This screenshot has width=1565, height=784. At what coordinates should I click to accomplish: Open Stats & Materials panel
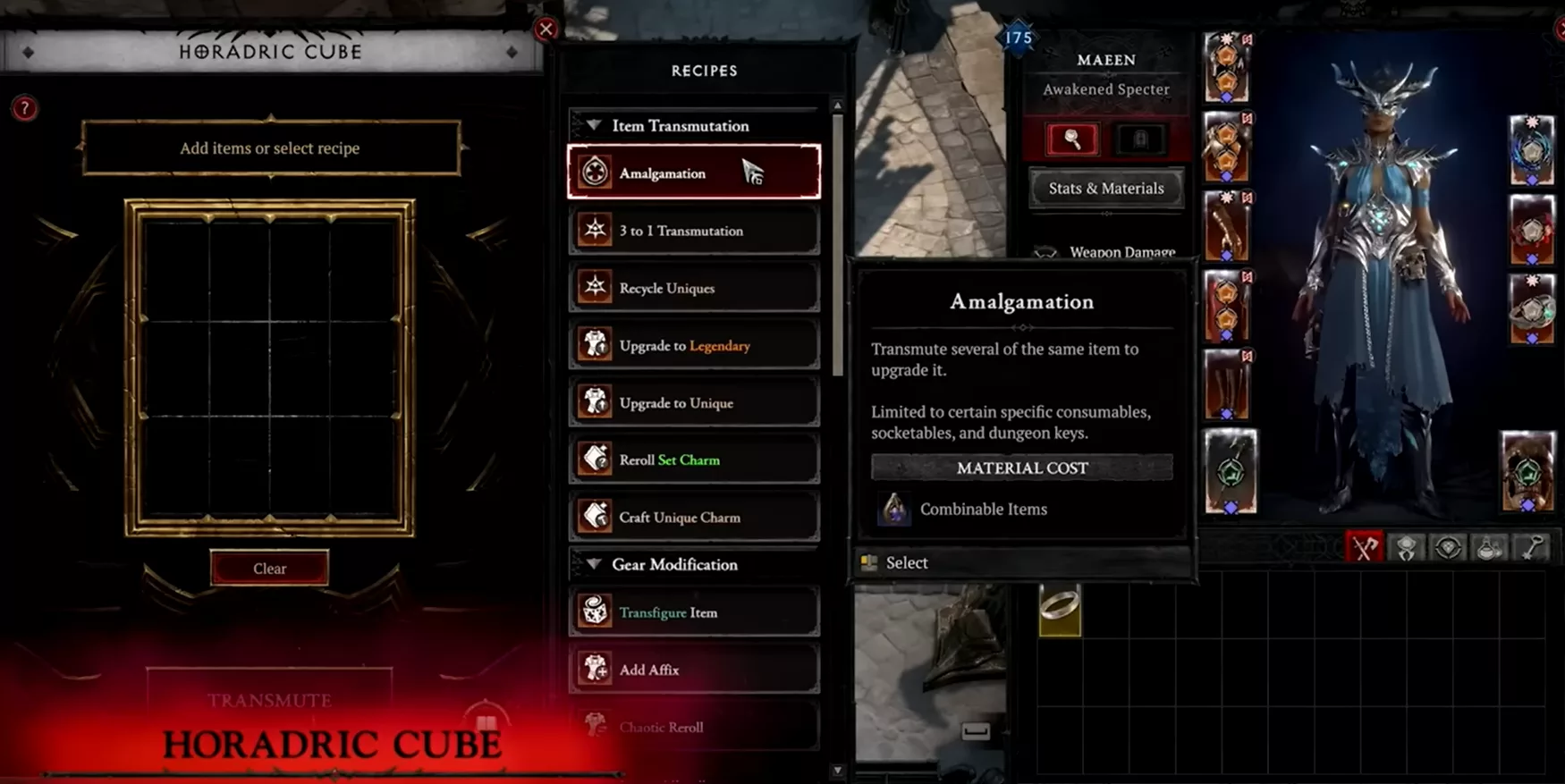[x=1106, y=189]
